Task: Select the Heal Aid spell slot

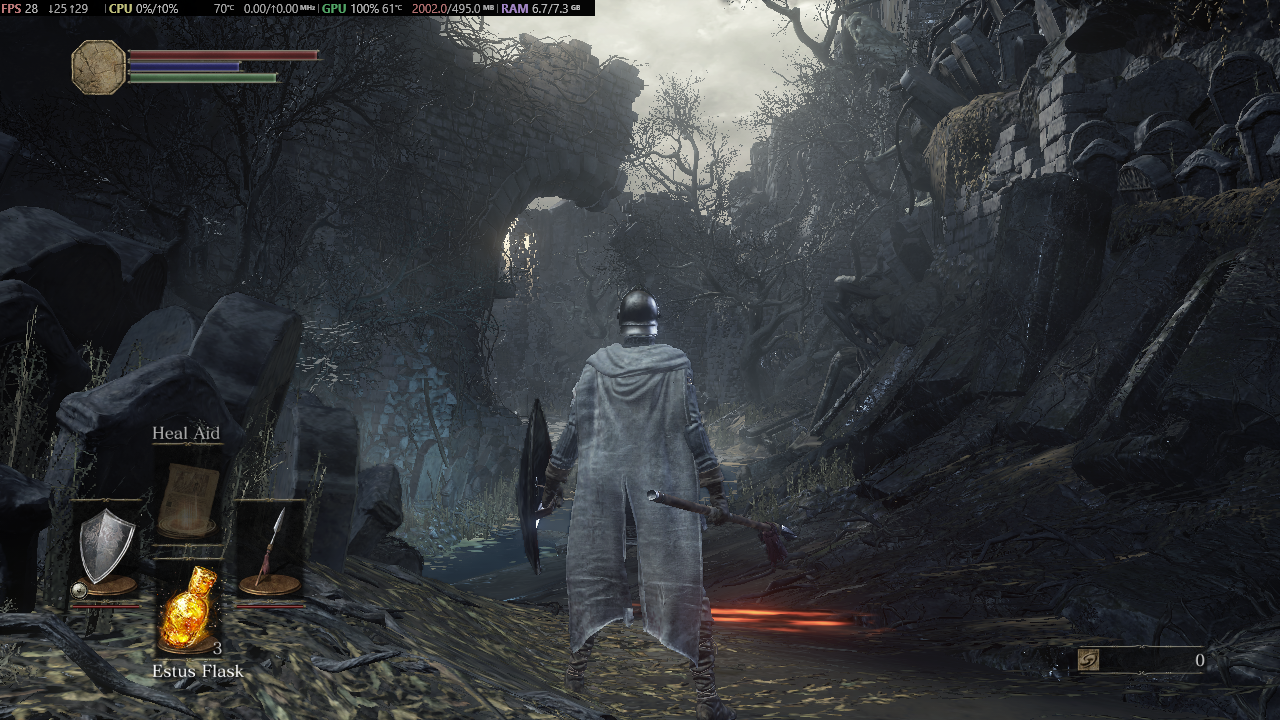Action: tap(188, 498)
